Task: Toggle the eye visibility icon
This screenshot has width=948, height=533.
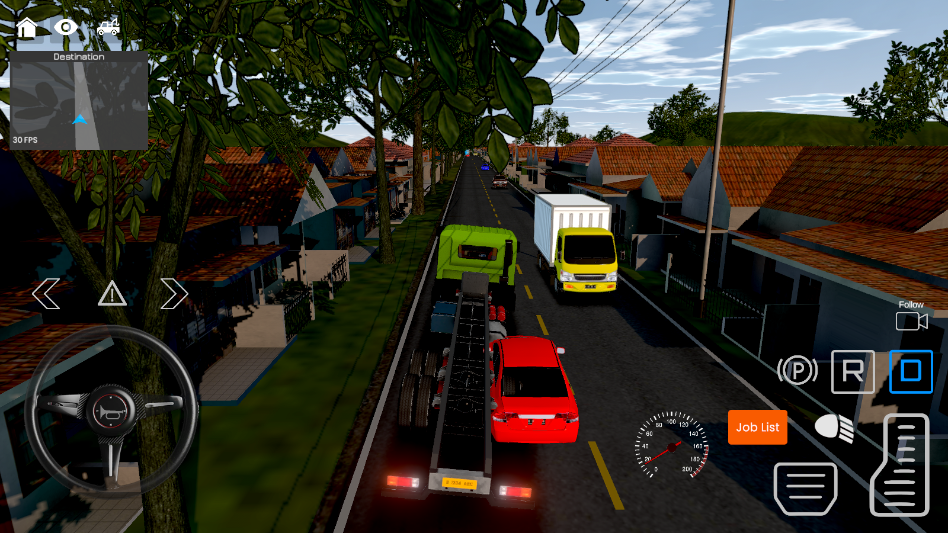Action: coord(66,27)
